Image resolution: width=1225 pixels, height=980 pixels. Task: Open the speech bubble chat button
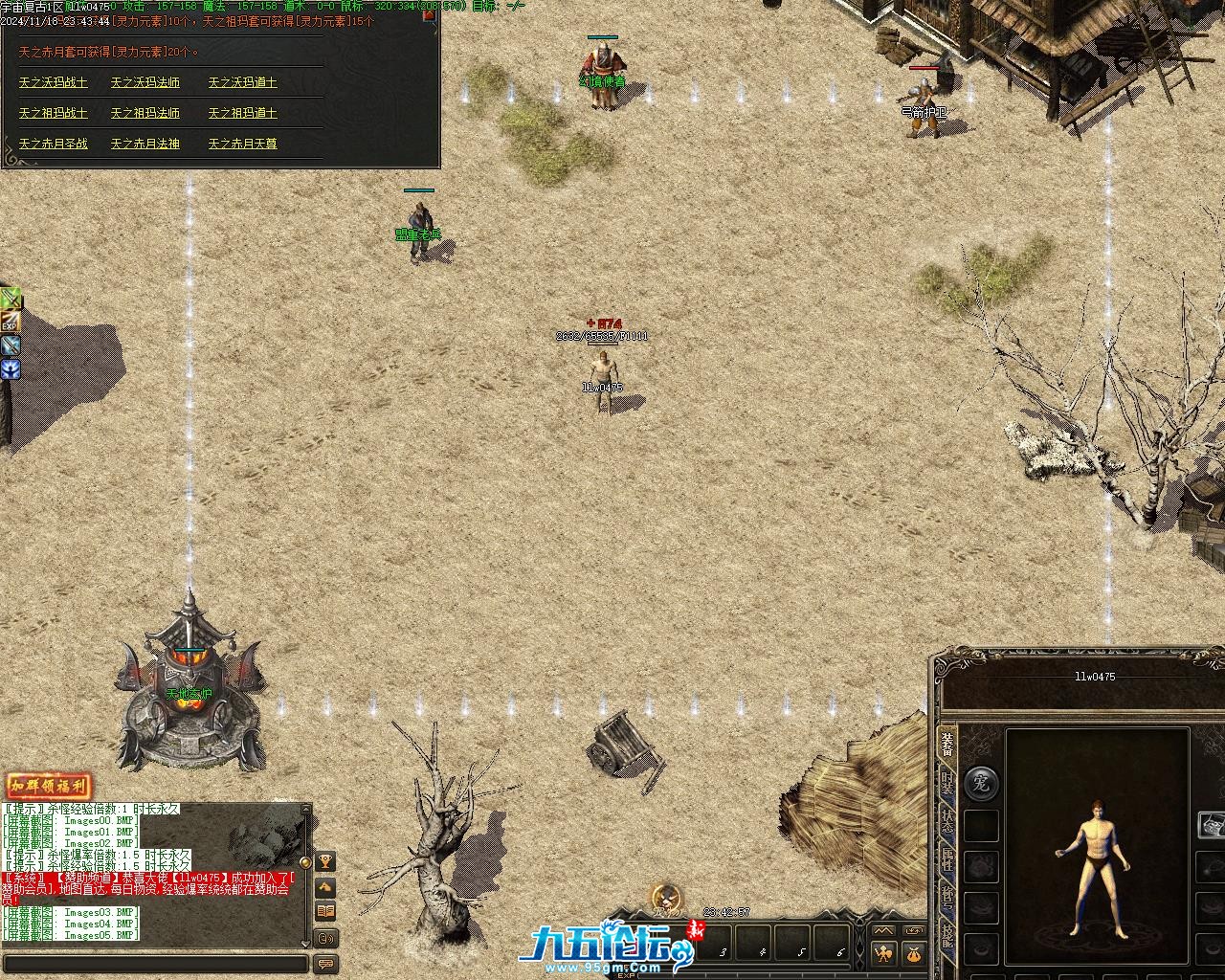(325, 964)
